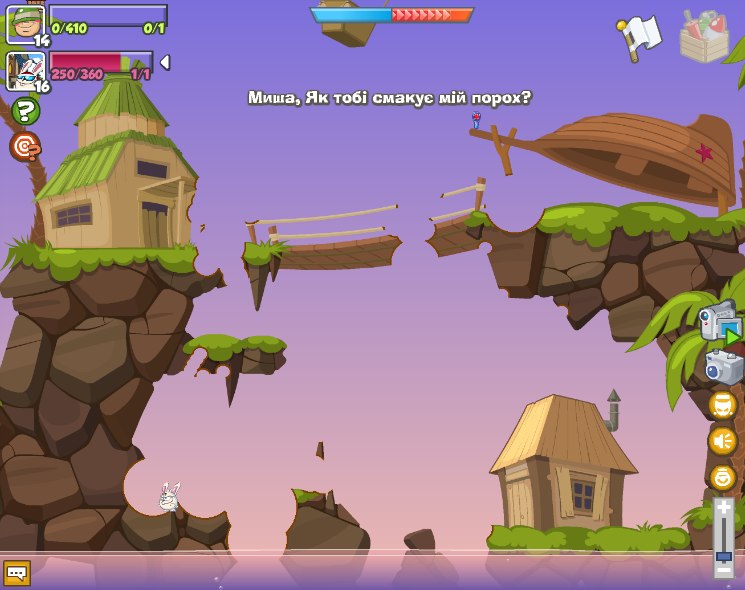Click the zoom slider handle

click(723, 555)
